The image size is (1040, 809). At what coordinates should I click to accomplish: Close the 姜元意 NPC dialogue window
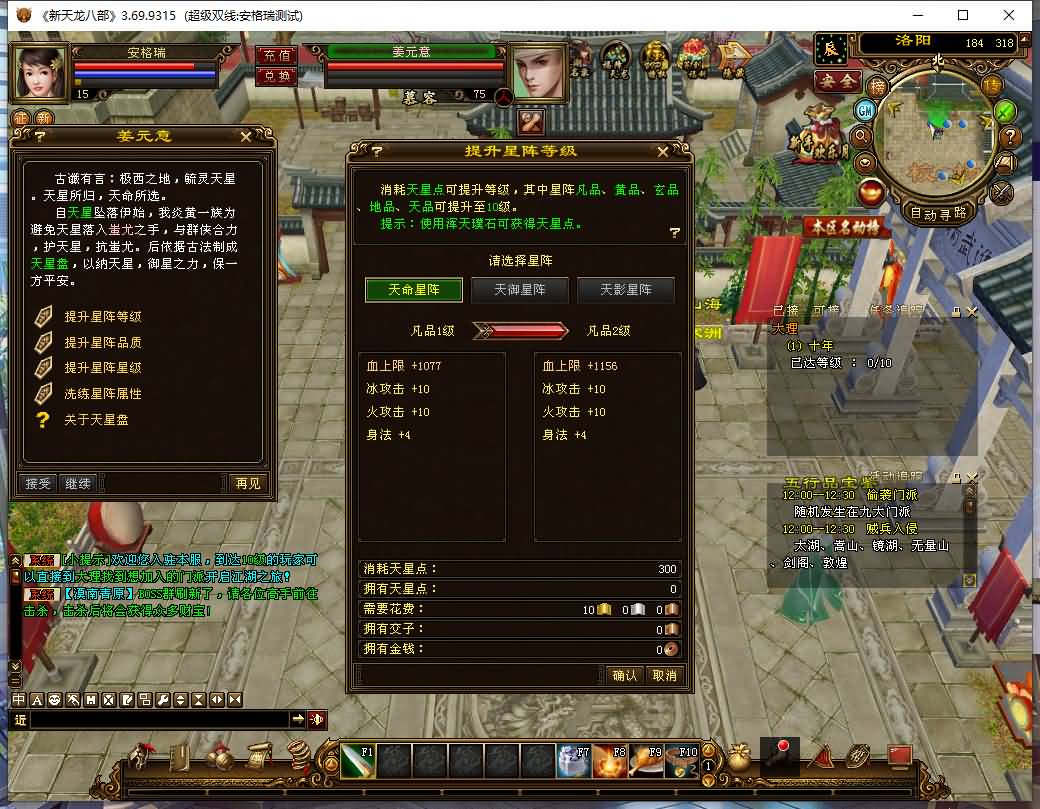coord(246,136)
